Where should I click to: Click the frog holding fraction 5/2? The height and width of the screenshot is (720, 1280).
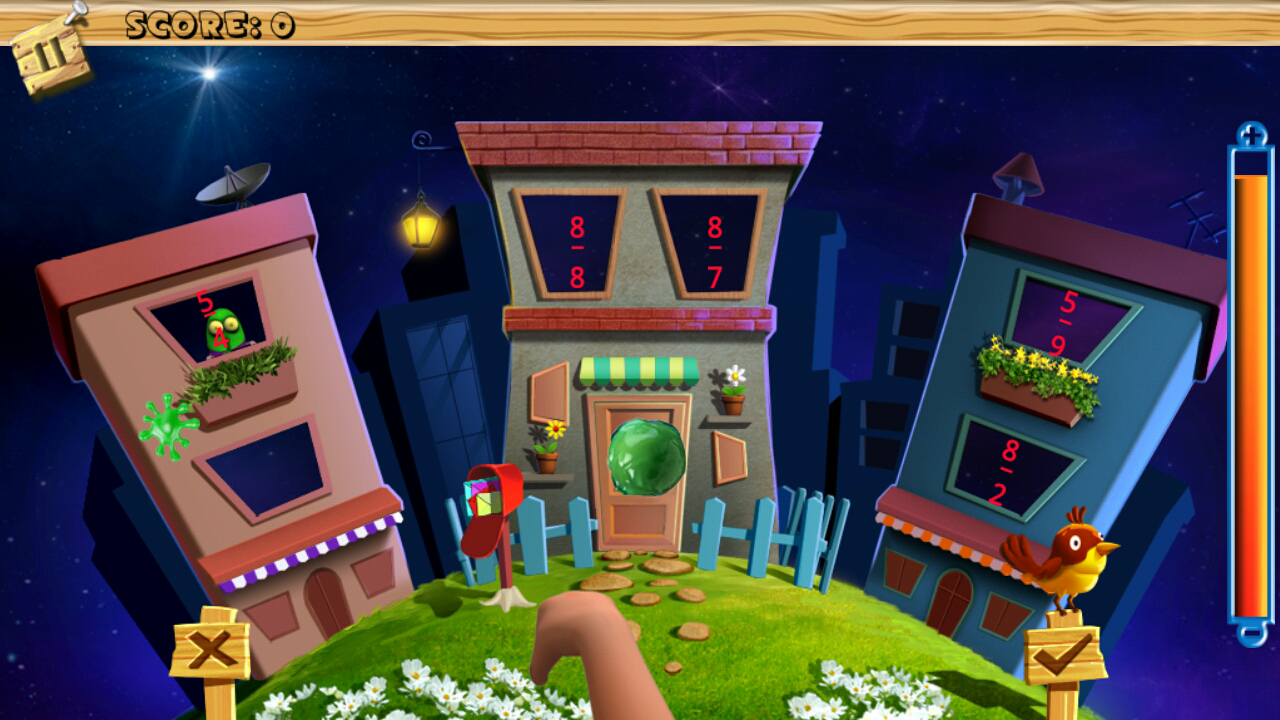[x=223, y=324]
